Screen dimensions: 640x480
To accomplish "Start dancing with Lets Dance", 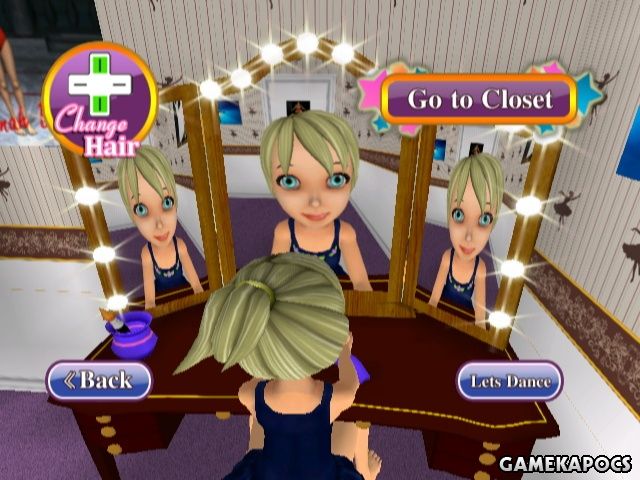I will click(x=510, y=380).
